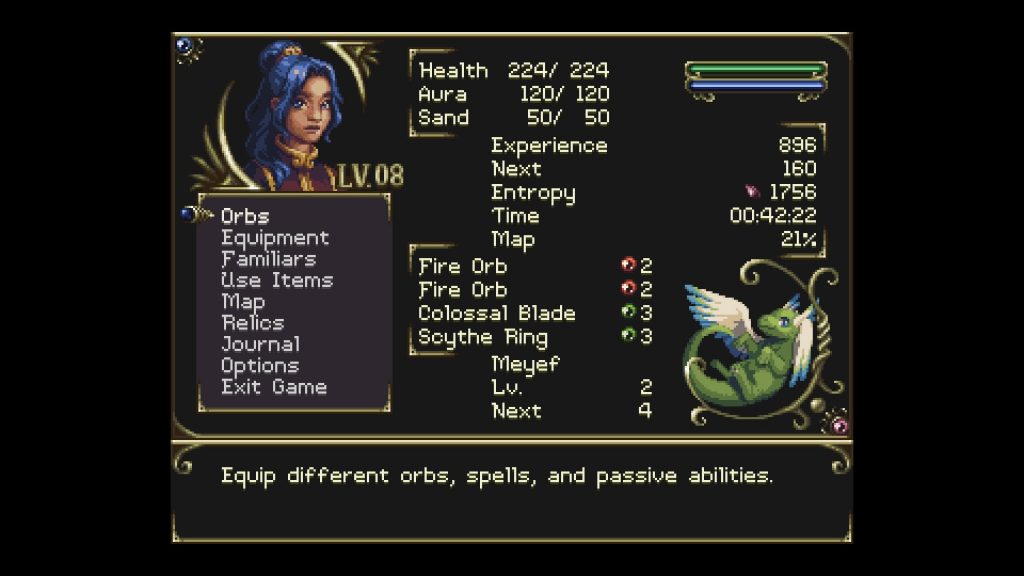Select the Equipment menu option

click(x=275, y=238)
